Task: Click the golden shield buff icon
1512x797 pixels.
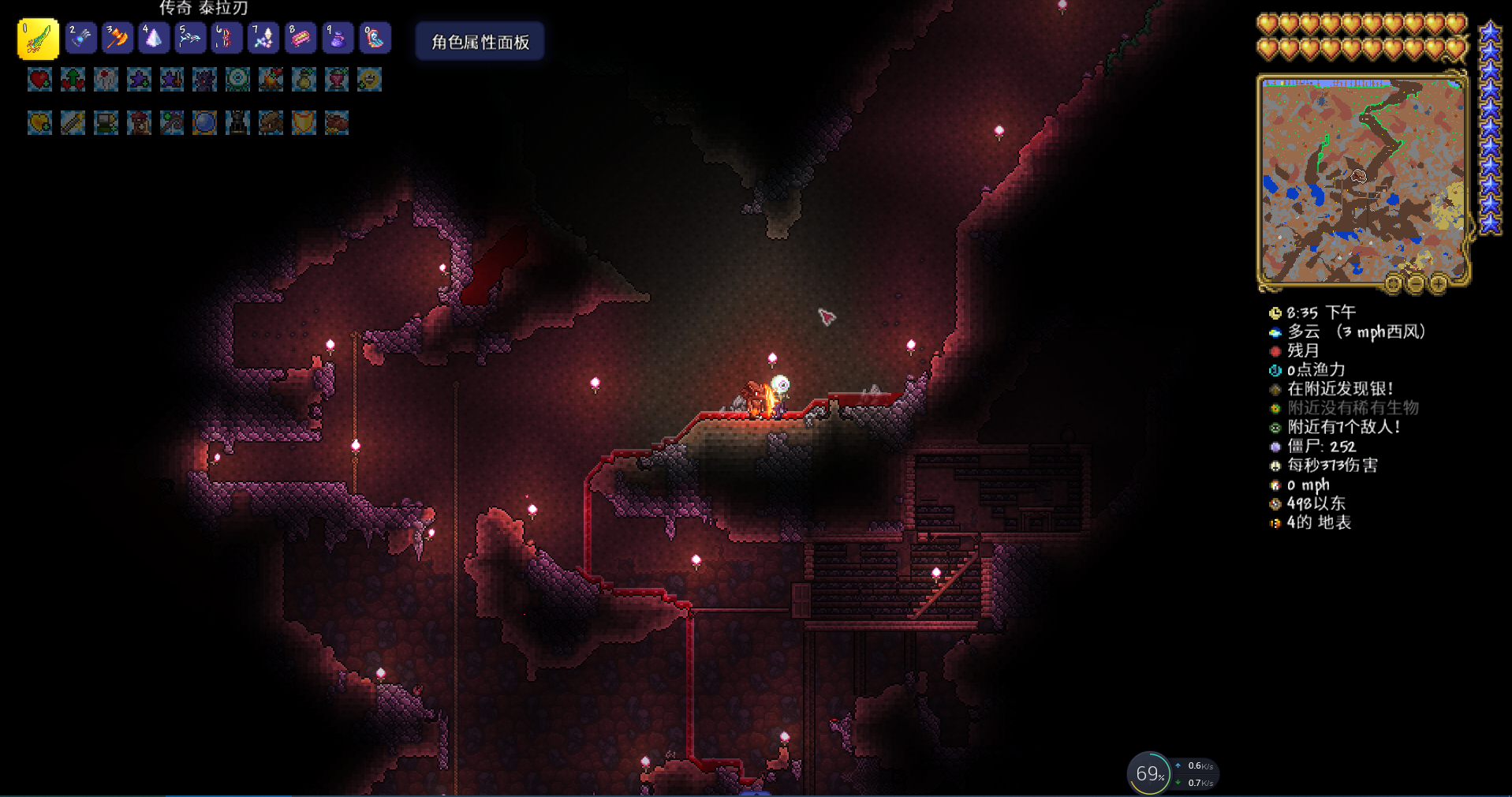Action: point(304,123)
